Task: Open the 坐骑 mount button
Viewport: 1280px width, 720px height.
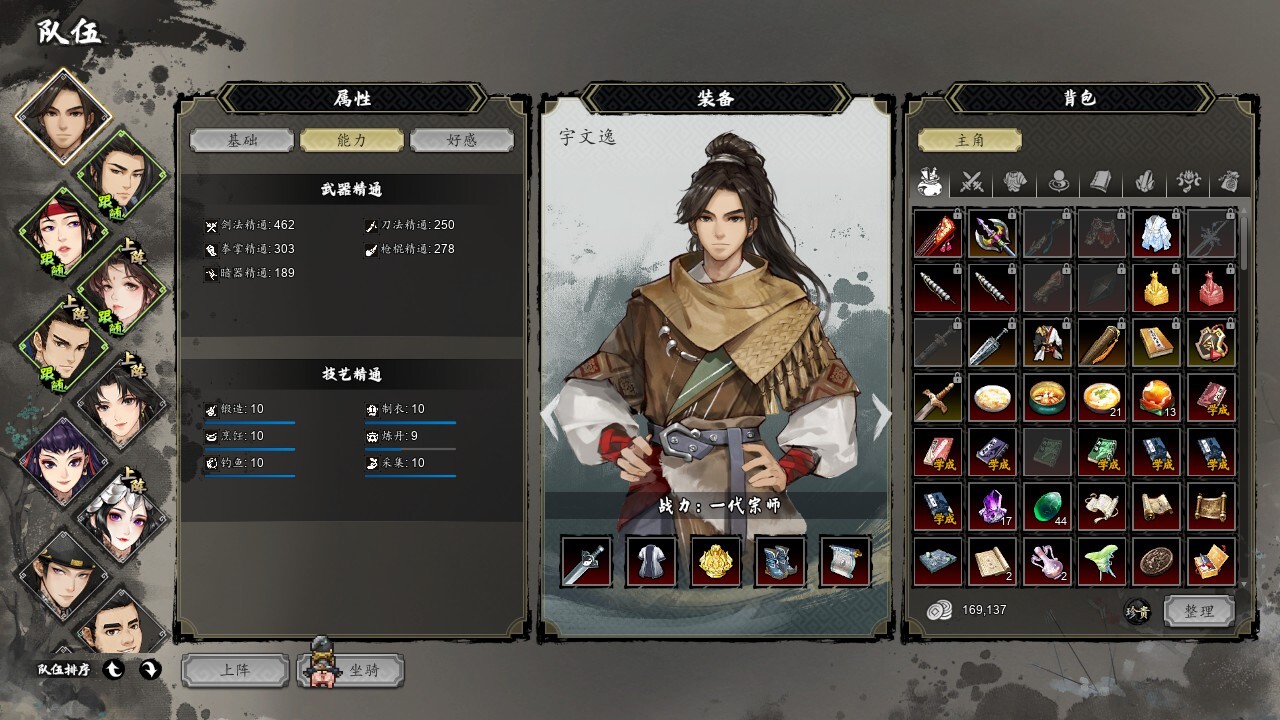Action: tap(352, 671)
